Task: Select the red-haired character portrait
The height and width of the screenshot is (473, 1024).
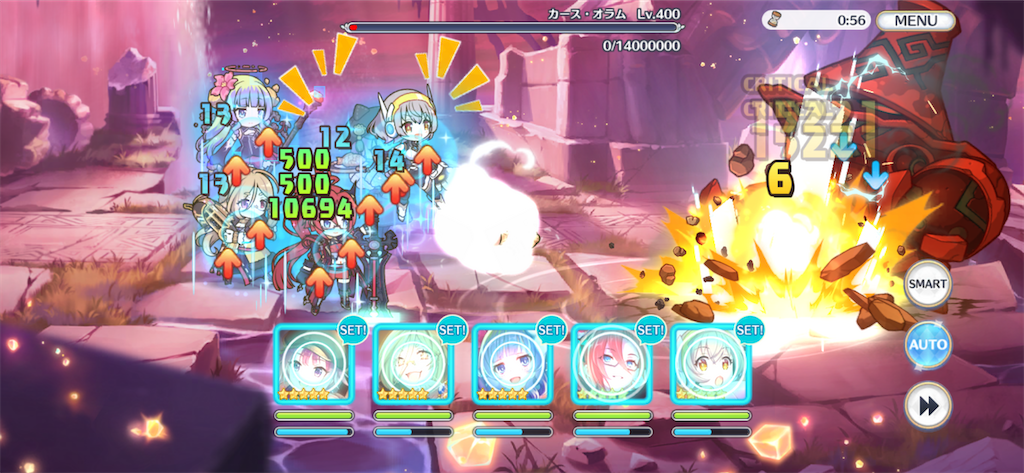Action: [611, 365]
